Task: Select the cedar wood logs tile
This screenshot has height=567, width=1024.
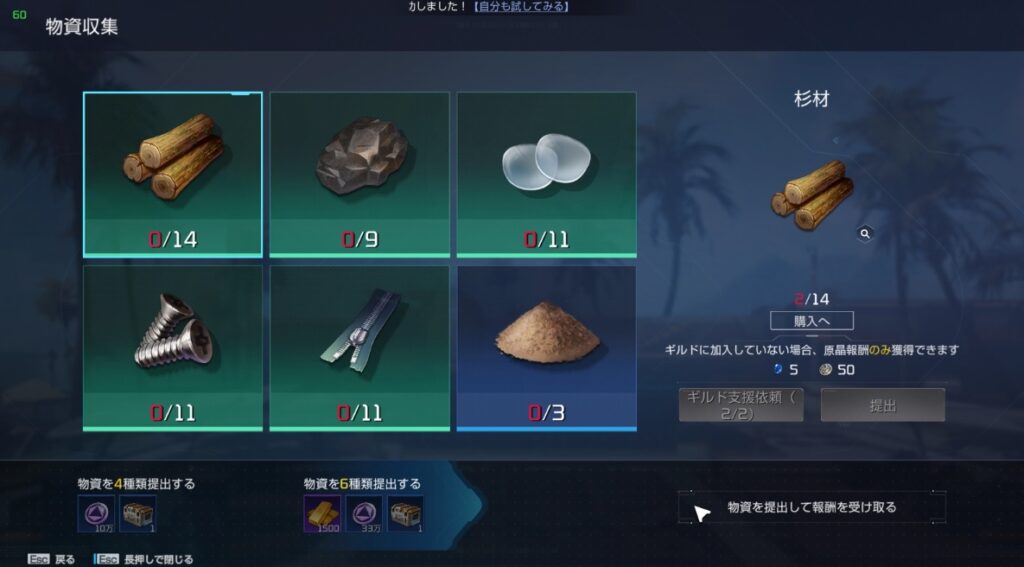Action: point(173,174)
